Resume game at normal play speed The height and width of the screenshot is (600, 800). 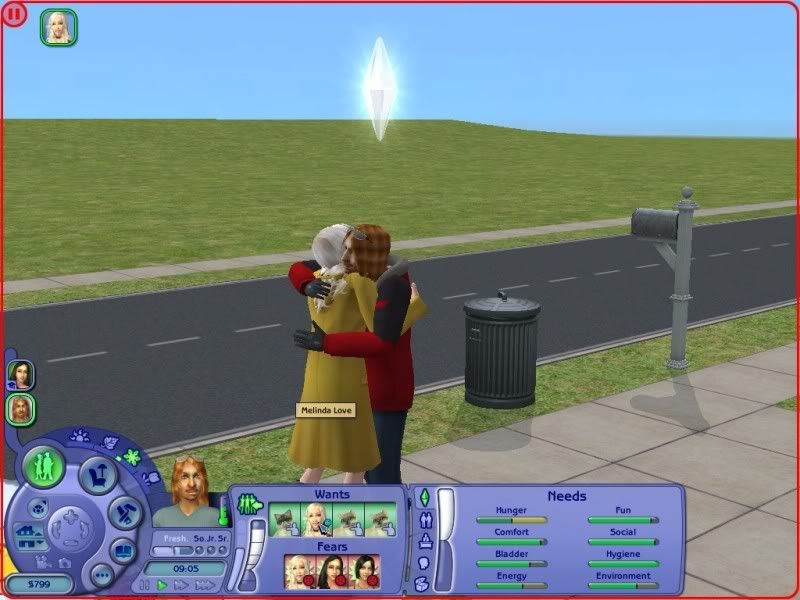pyautogui.click(x=162, y=585)
